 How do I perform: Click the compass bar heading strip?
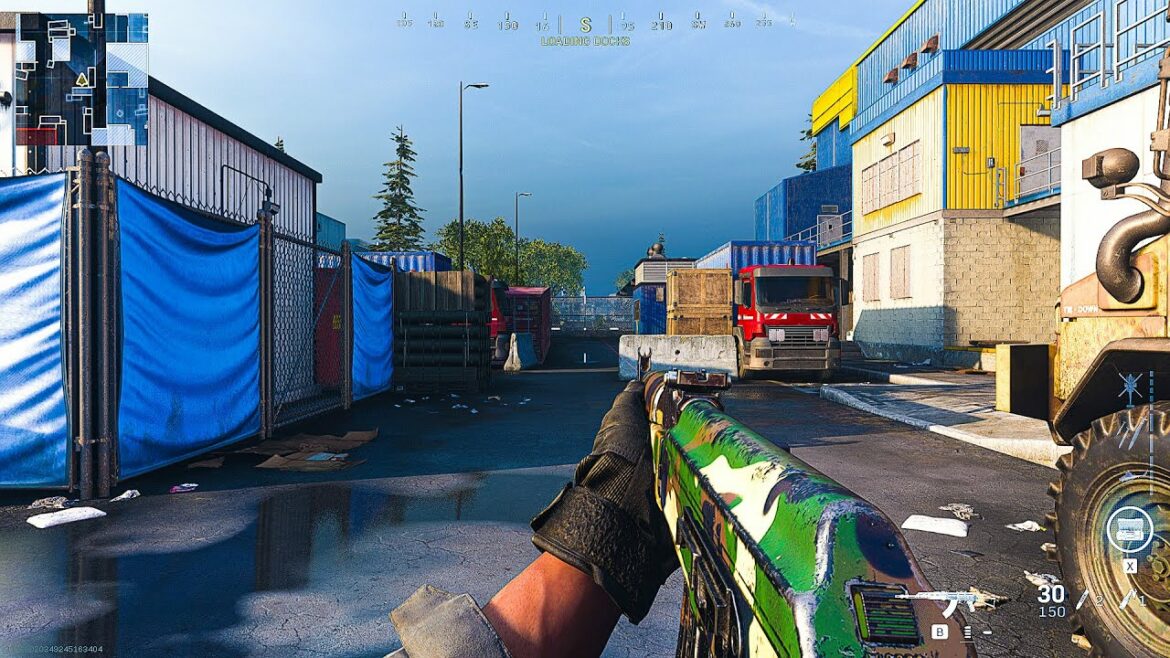coord(586,21)
